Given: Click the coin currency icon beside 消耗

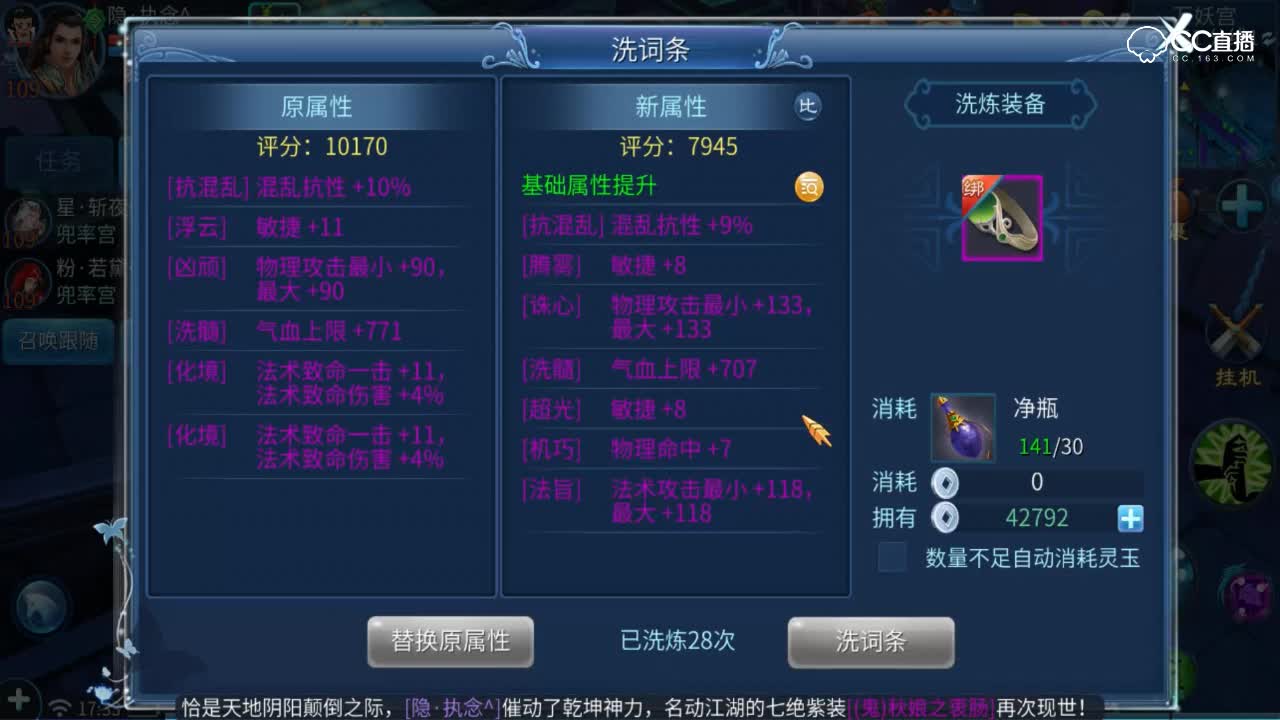Looking at the screenshot, I should (x=943, y=484).
